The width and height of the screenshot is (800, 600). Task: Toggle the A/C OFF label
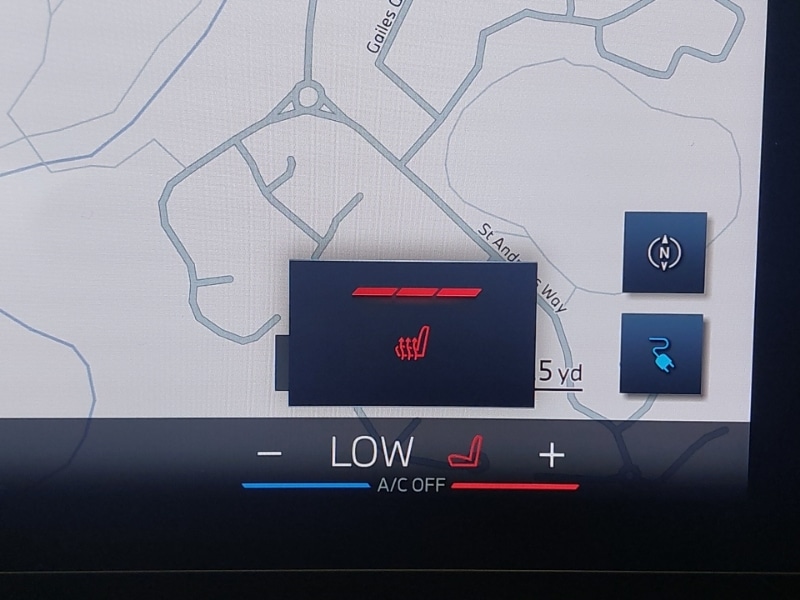click(x=410, y=486)
